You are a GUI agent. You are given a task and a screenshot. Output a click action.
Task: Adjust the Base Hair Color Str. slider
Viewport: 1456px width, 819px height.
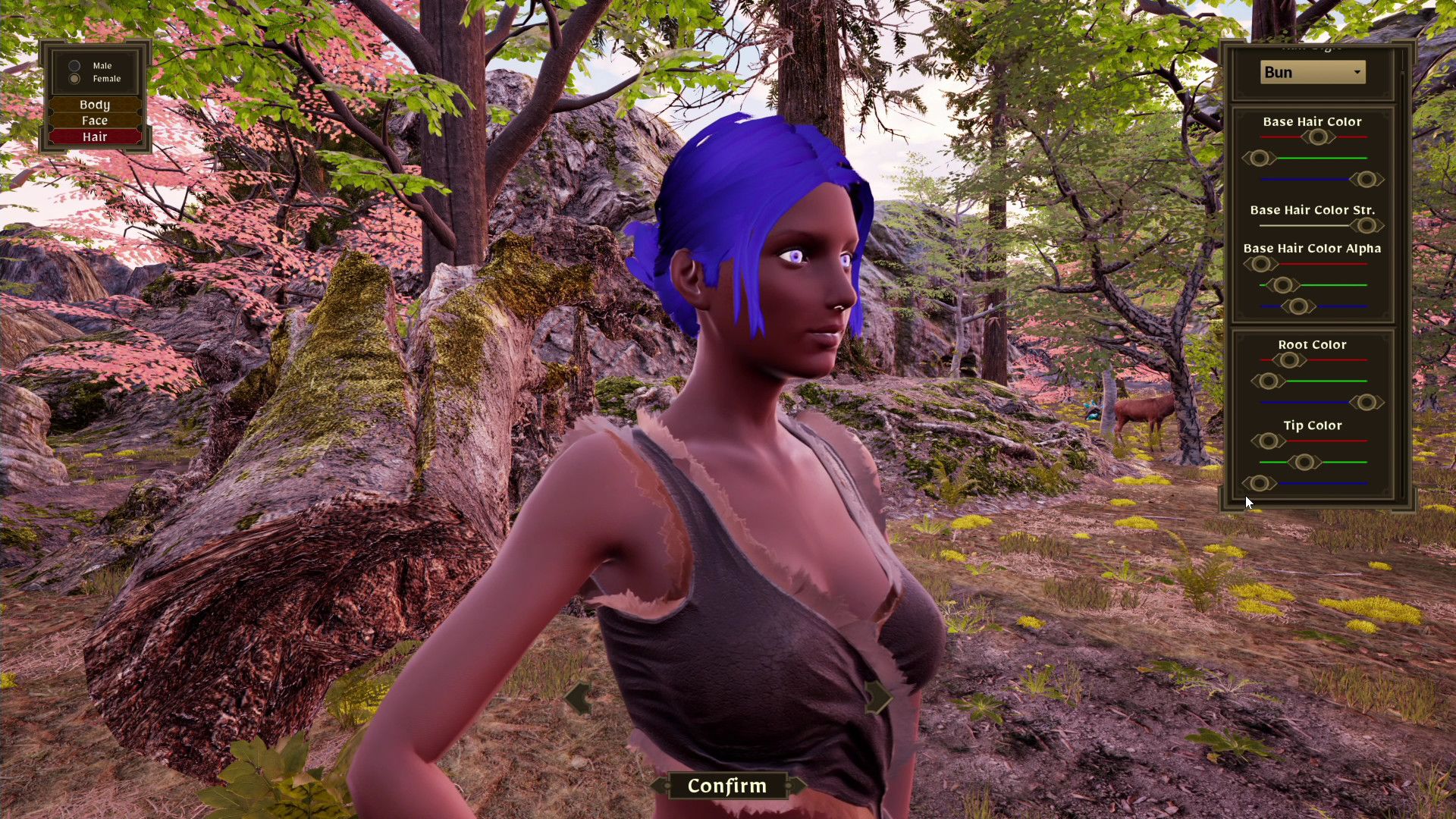coord(1367,226)
